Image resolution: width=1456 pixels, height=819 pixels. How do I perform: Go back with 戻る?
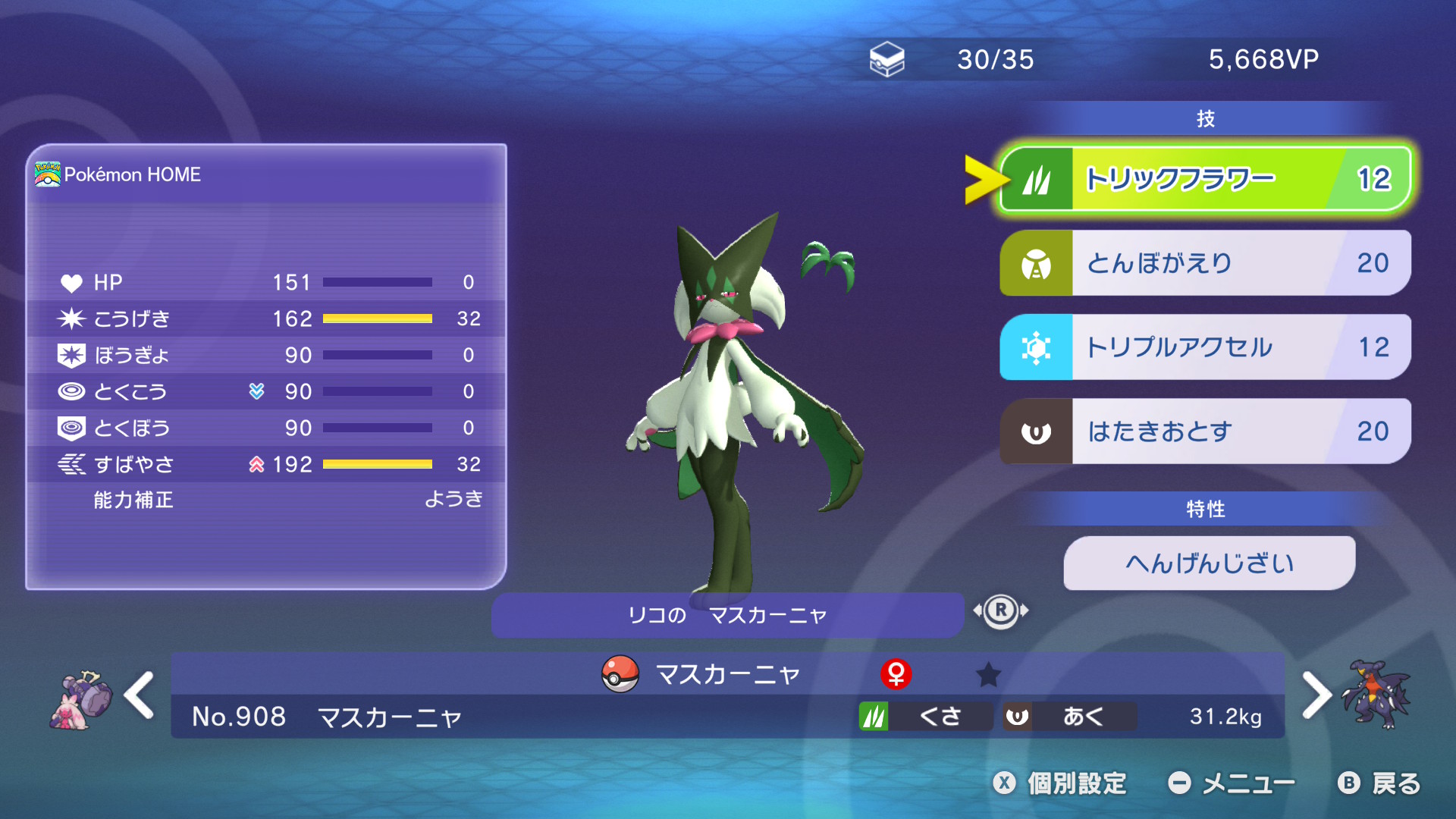1379,783
